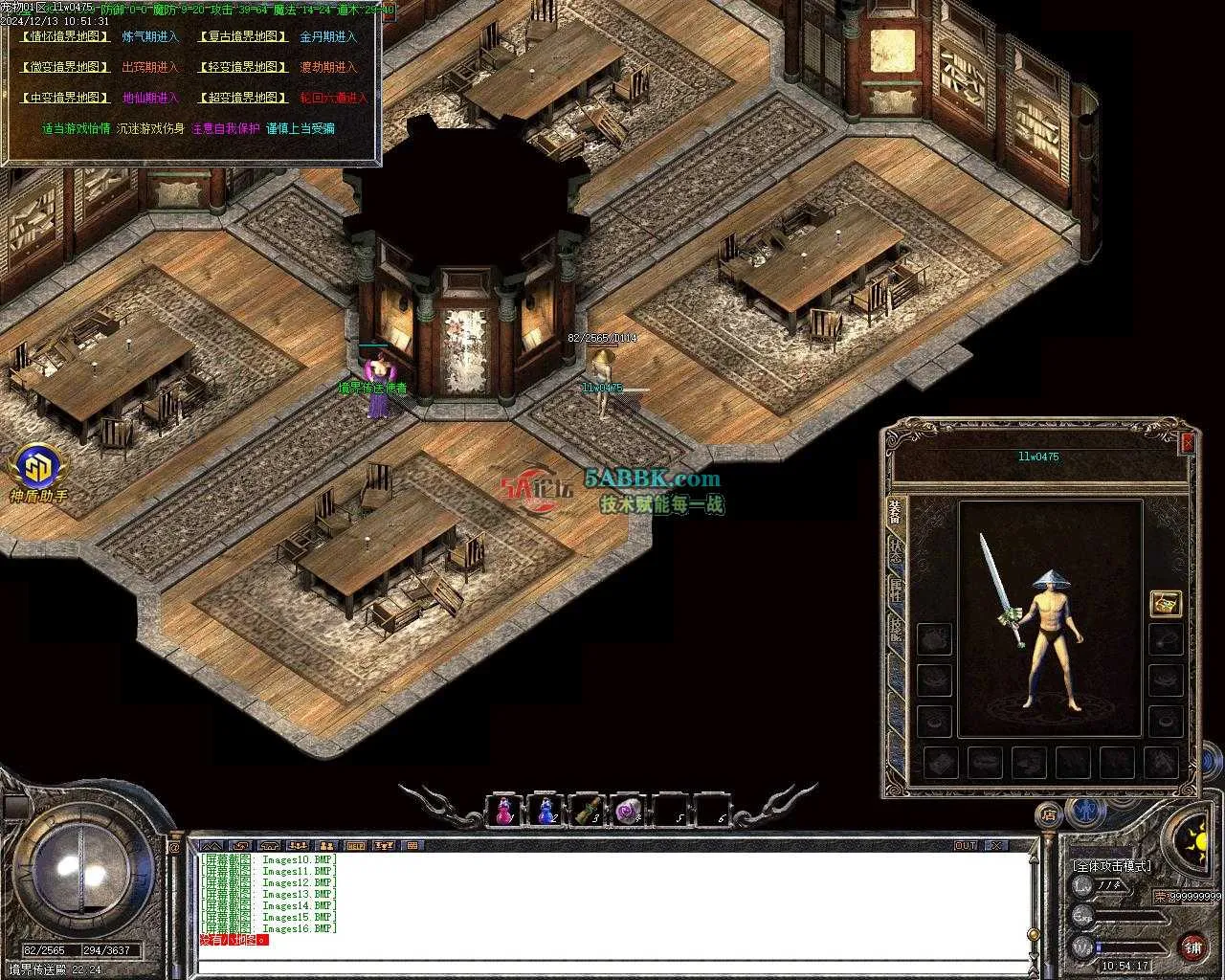Viewport: 1225px width, 980px height.
Task: Click the chat text input field
Action: tap(612, 966)
